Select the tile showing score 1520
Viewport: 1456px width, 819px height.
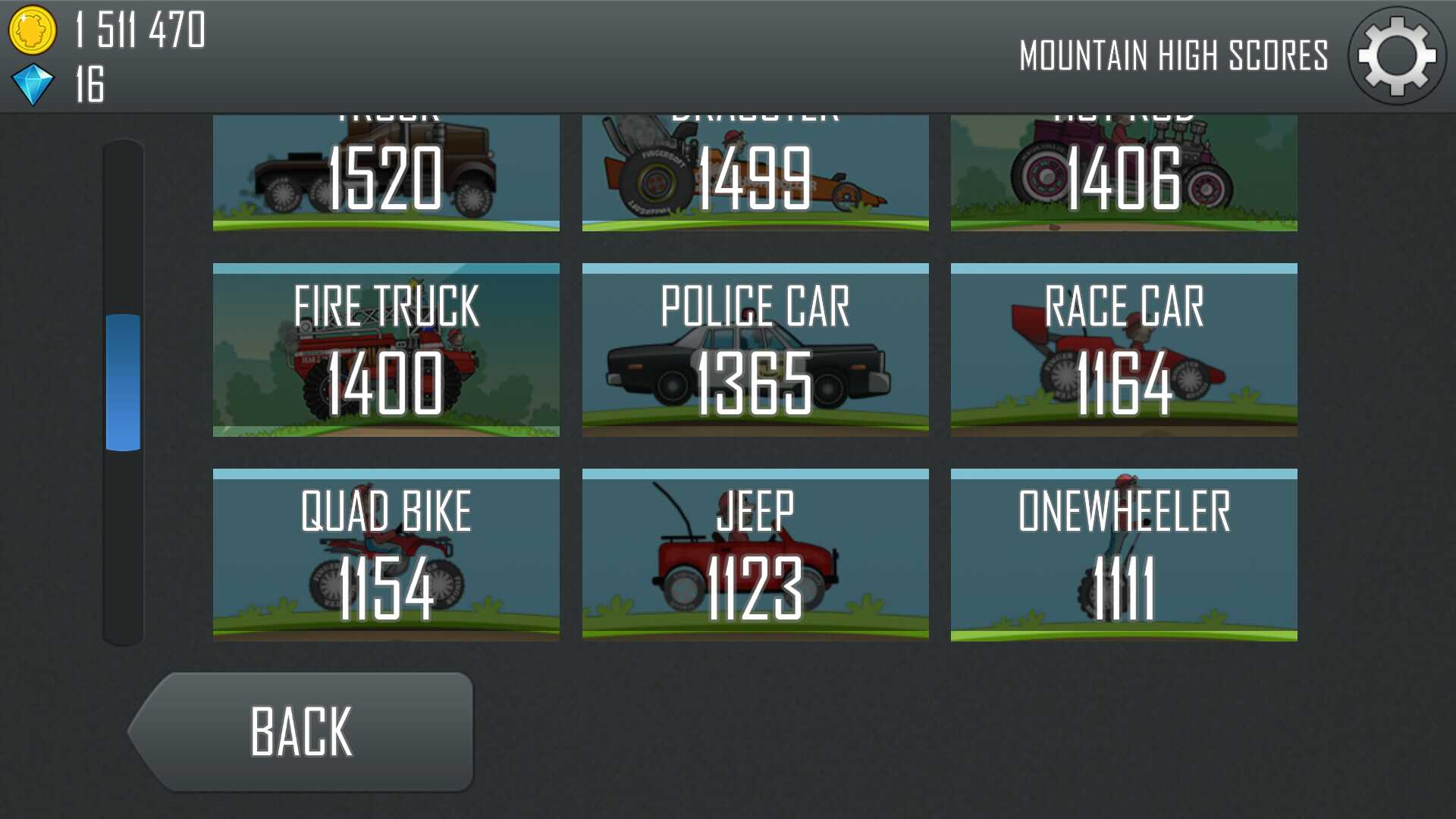386,174
